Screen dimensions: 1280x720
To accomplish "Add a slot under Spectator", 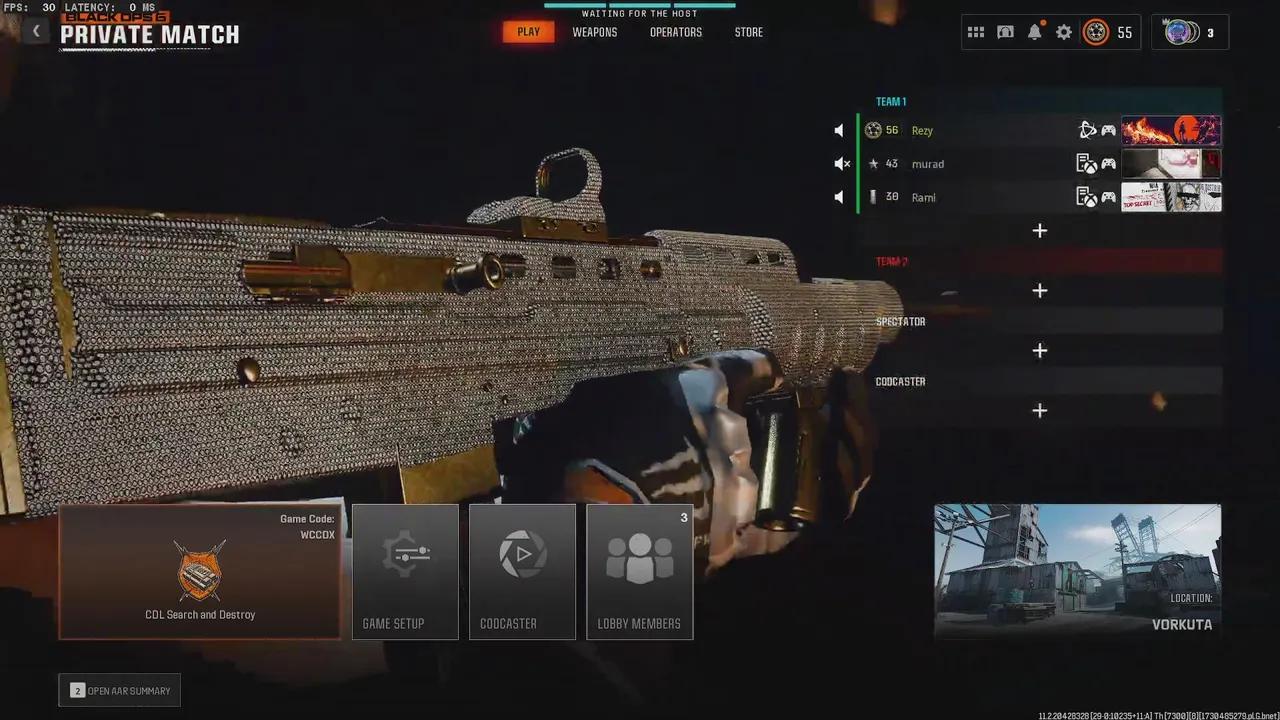I will (1040, 350).
